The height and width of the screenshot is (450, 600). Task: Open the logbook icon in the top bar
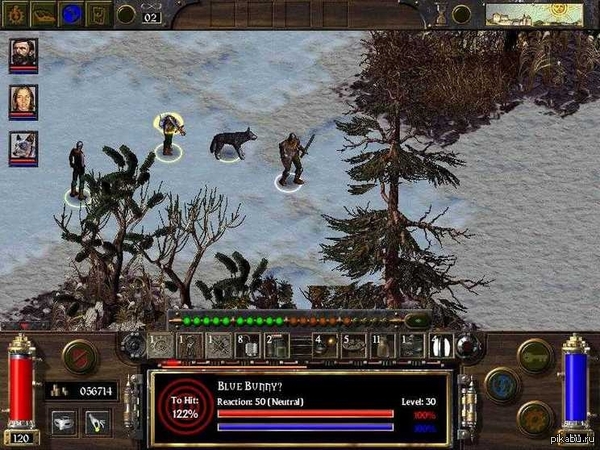(100, 13)
